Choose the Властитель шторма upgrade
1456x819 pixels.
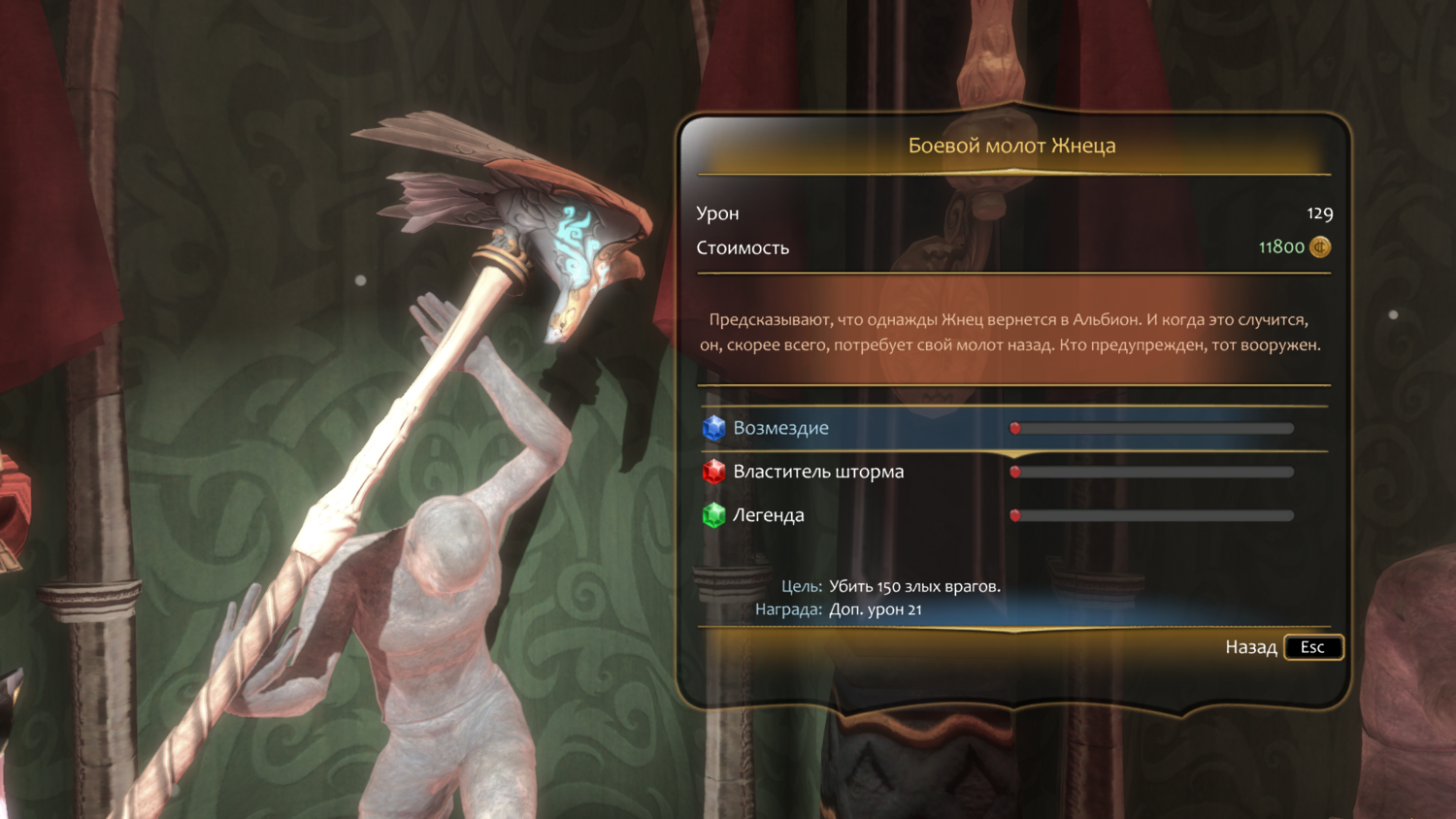point(817,472)
